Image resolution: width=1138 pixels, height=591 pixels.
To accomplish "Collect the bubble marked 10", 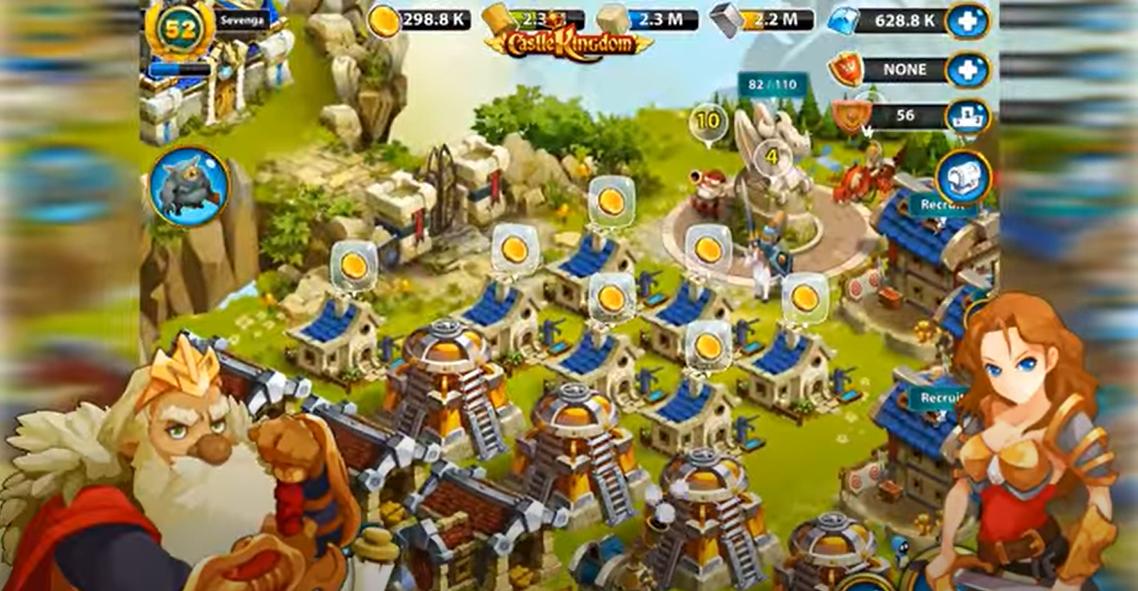I will pos(708,122).
